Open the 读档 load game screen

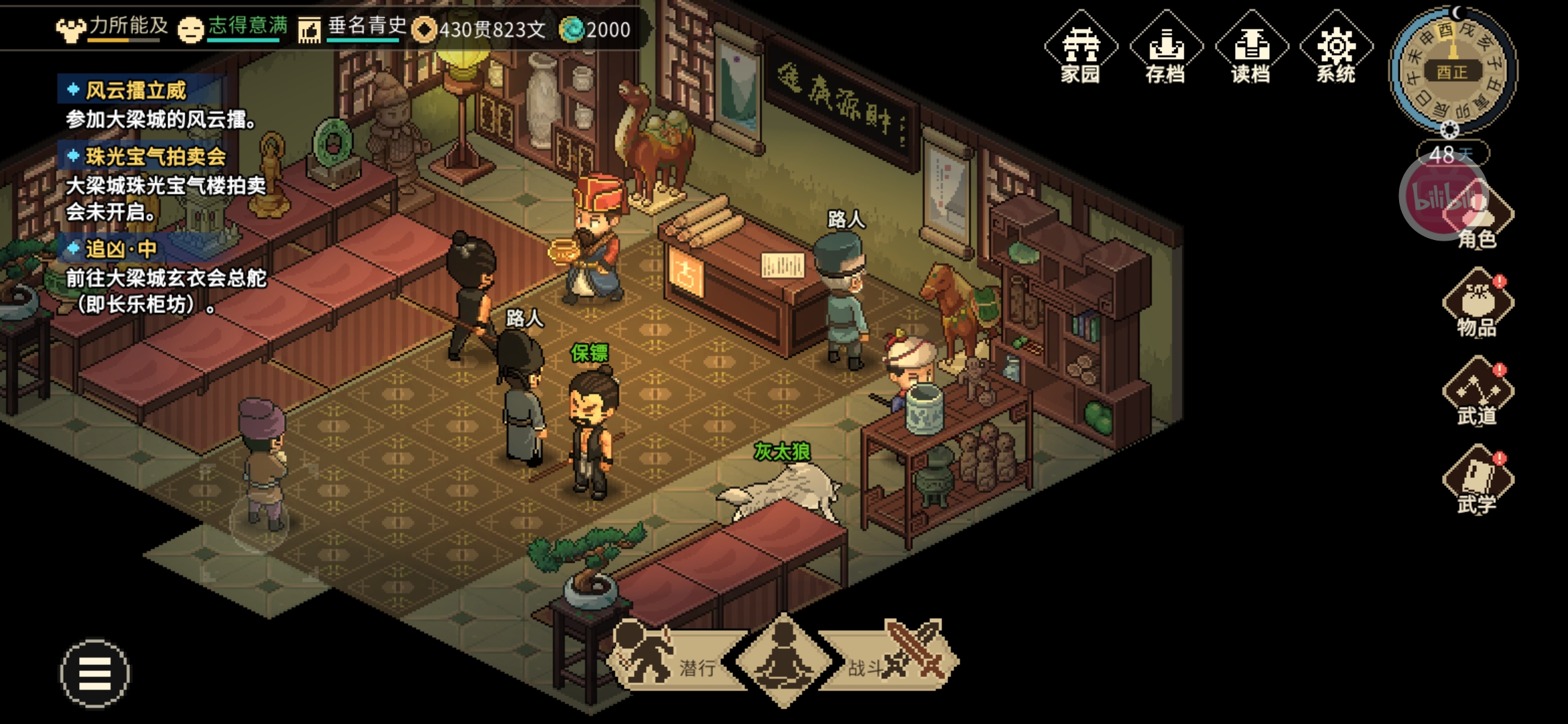pyautogui.click(x=1251, y=48)
